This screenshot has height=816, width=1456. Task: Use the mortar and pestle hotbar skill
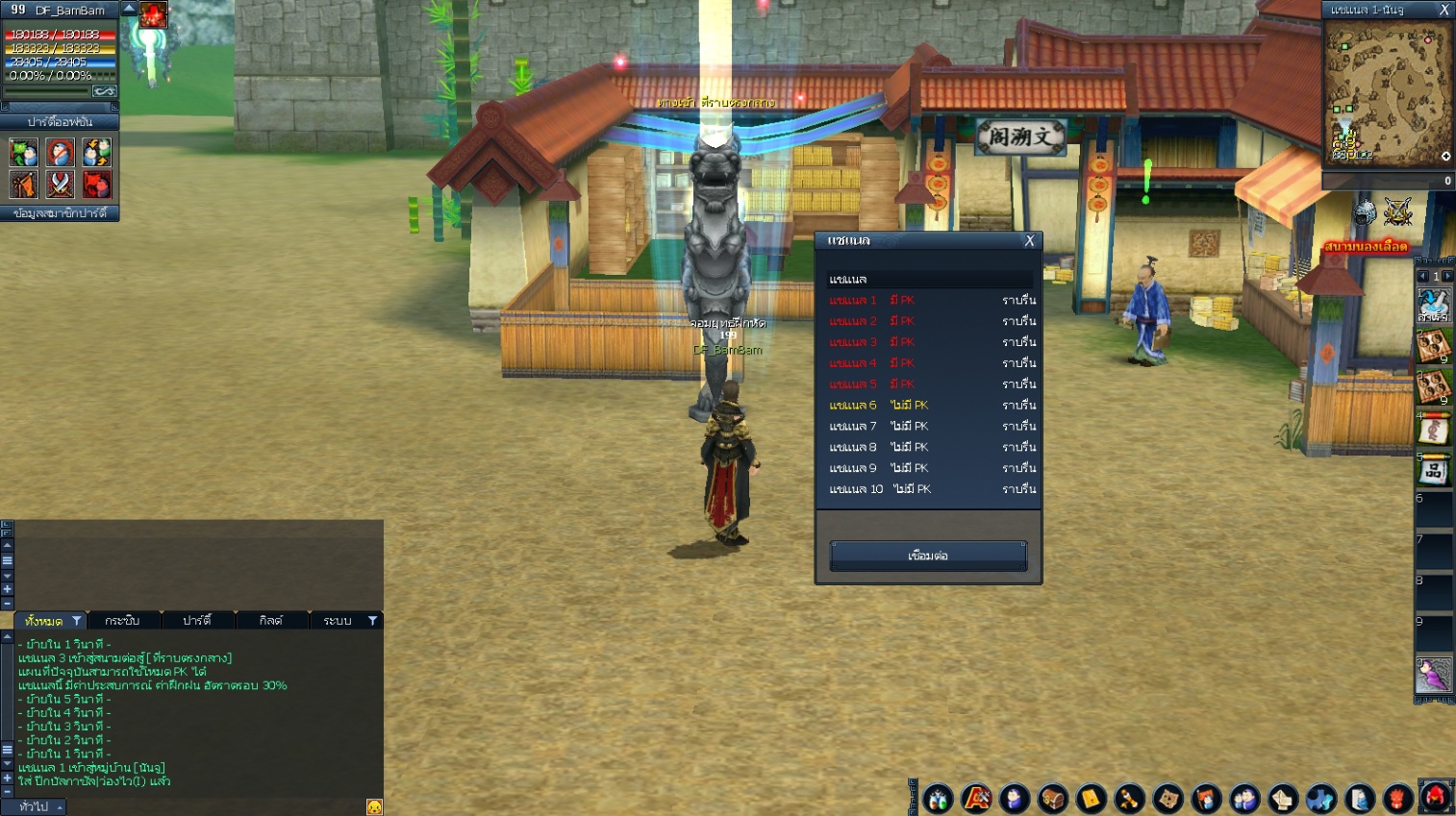click(x=1433, y=306)
